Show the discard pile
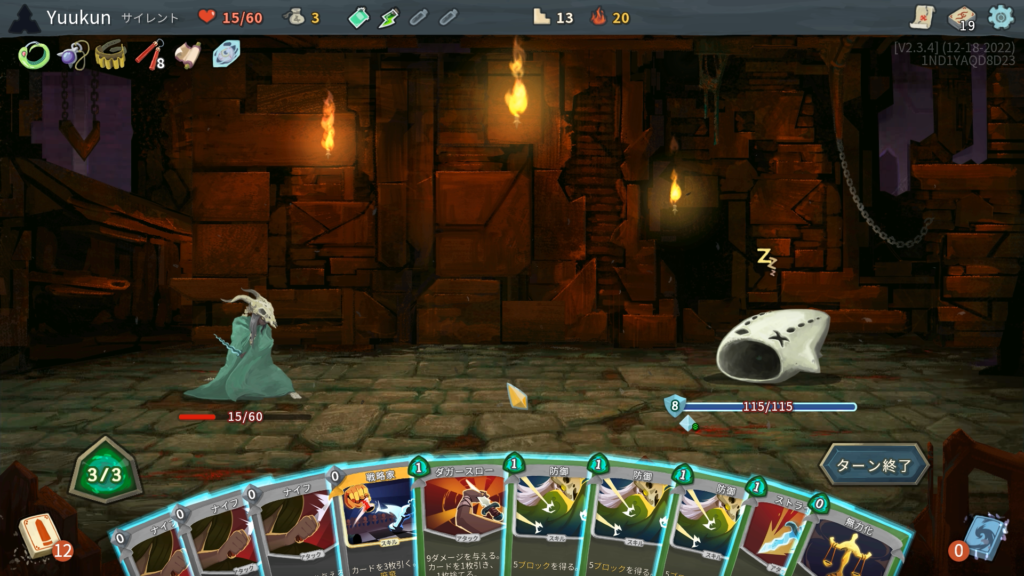Screen dimensions: 1024x576 click(984, 537)
